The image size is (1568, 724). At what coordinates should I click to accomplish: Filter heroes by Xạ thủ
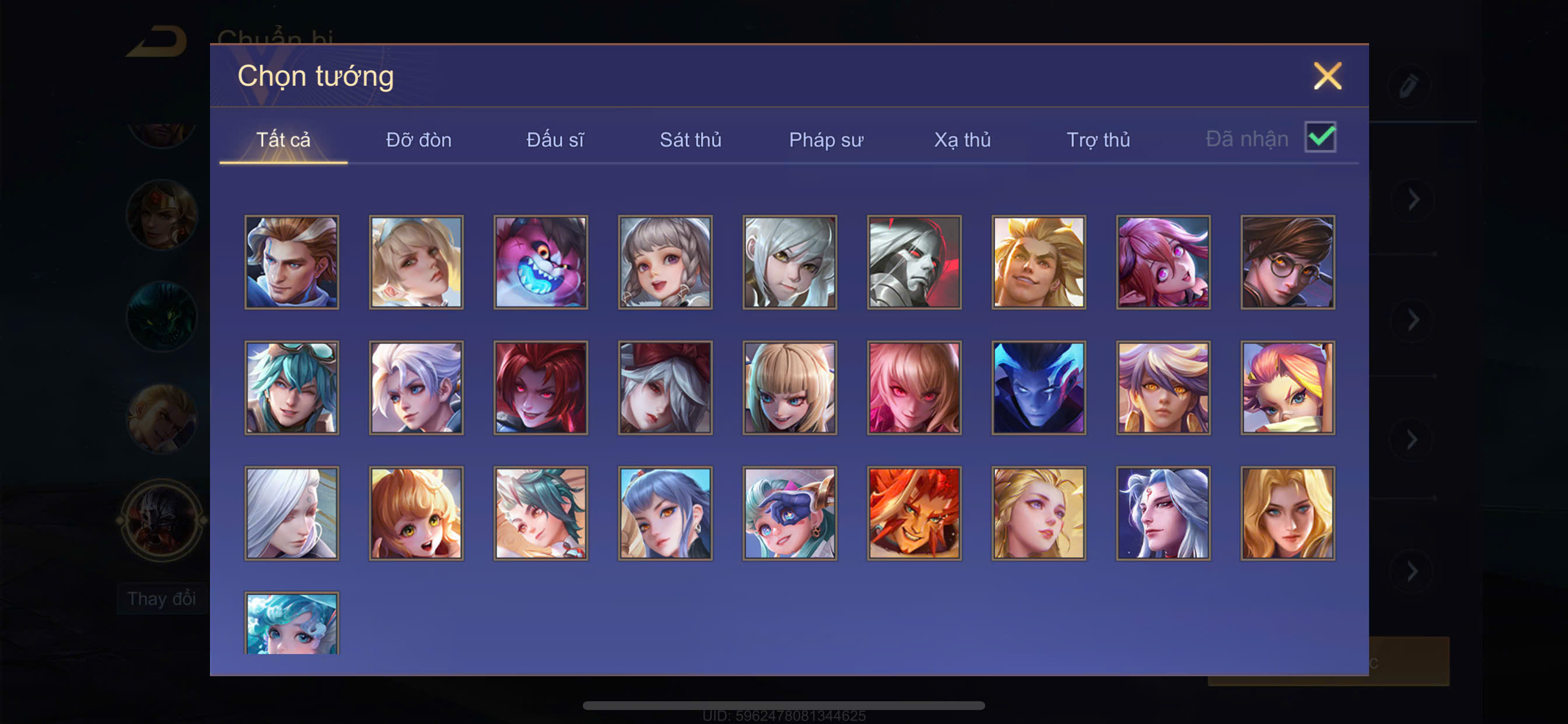963,140
